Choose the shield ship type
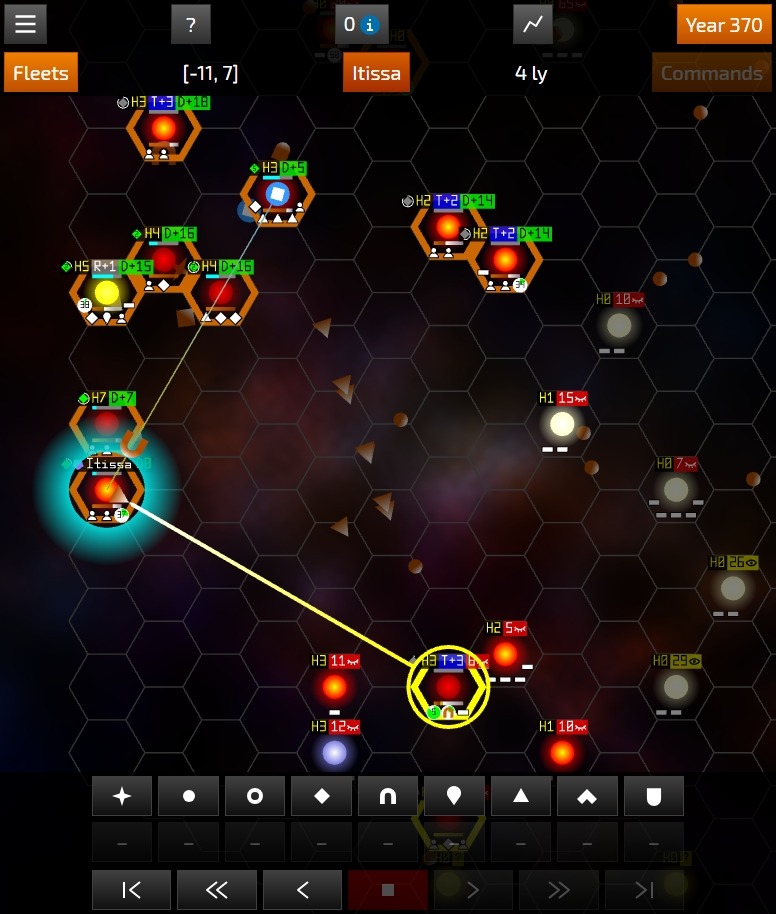776x914 pixels. [x=653, y=796]
